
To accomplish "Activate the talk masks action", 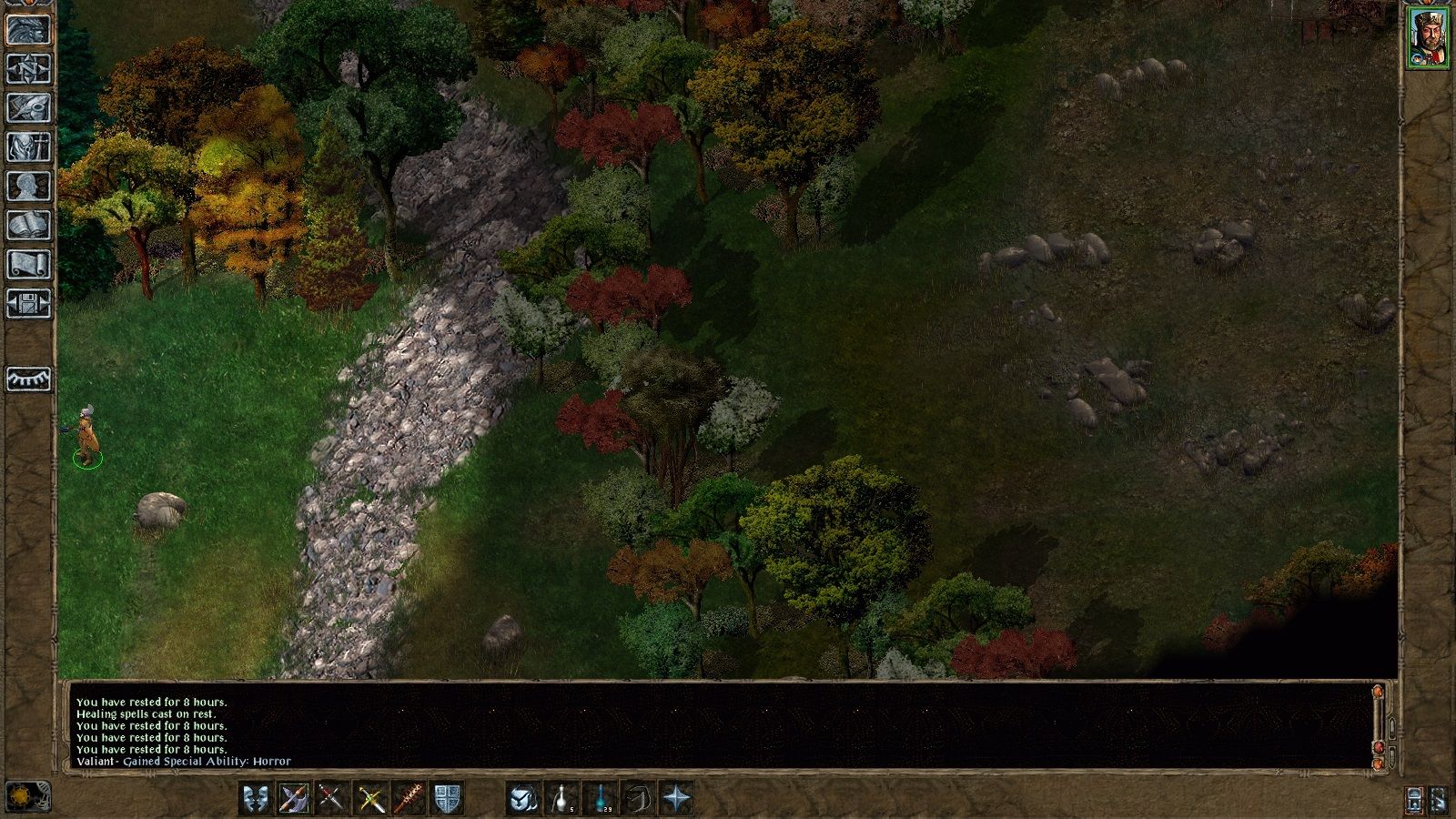I will [x=256, y=799].
